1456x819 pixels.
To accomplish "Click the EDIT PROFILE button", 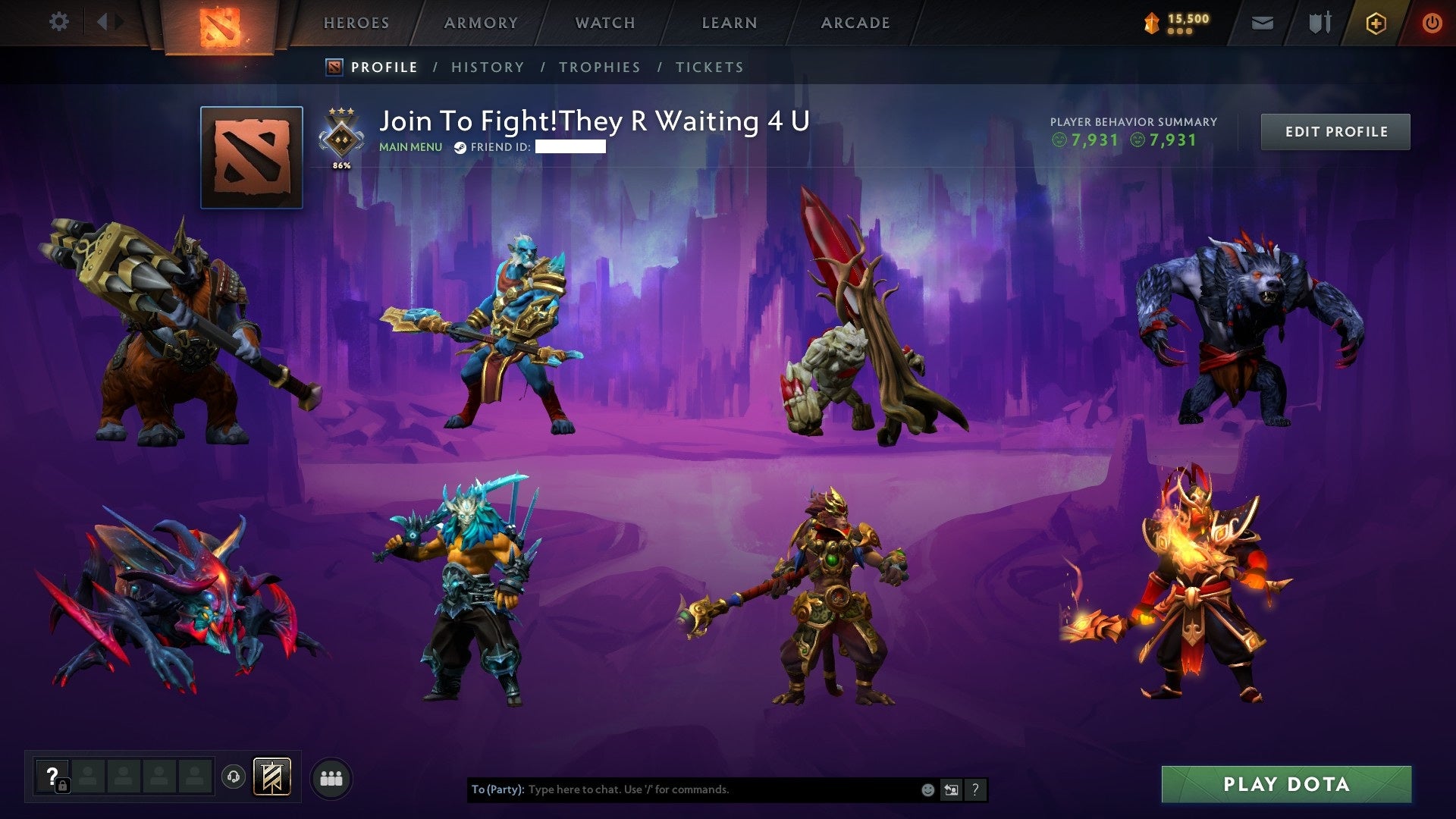I will pyautogui.click(x=1335, y=131).
